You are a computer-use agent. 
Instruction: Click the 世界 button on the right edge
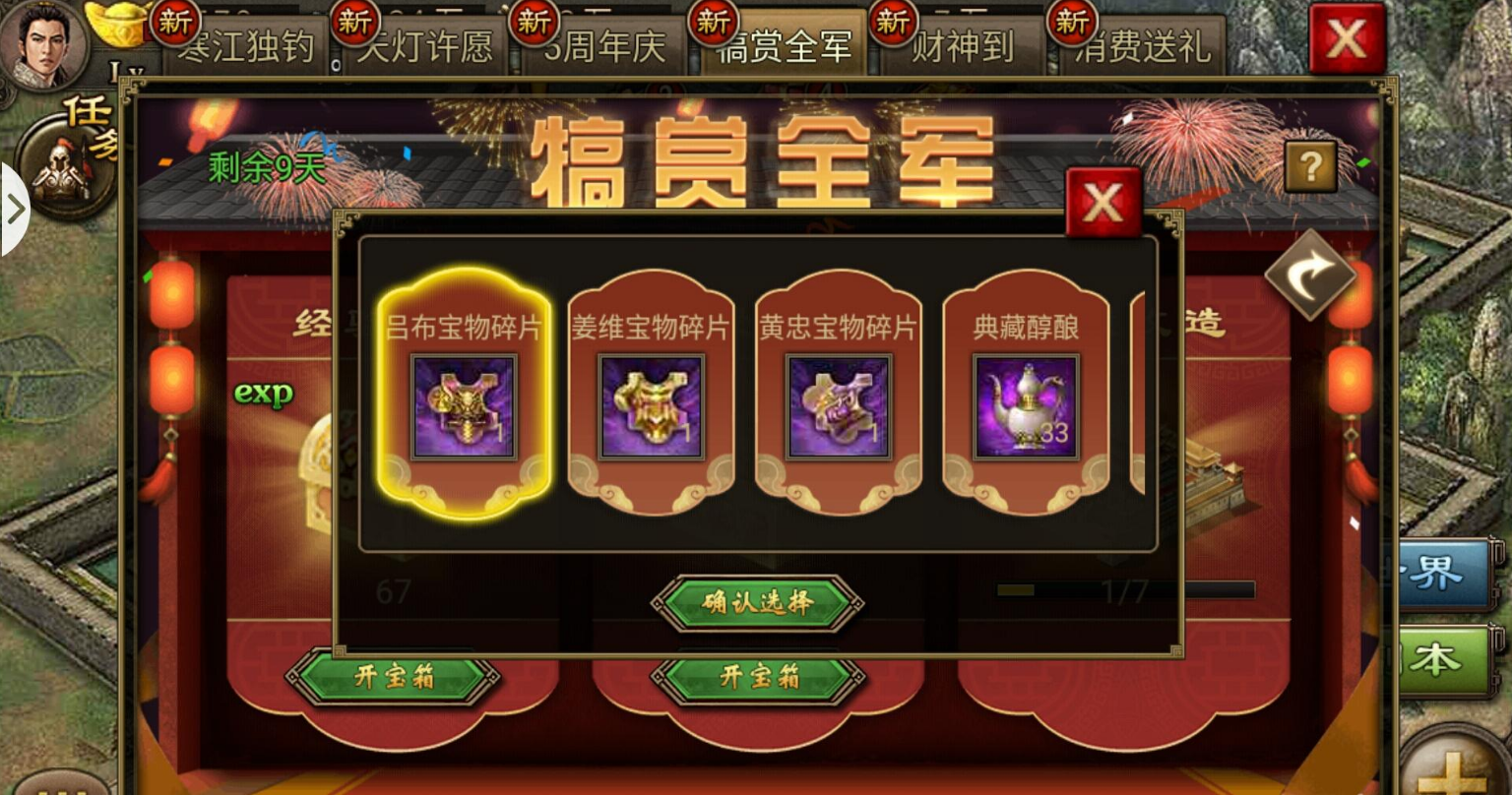[x=1440, y=577]
